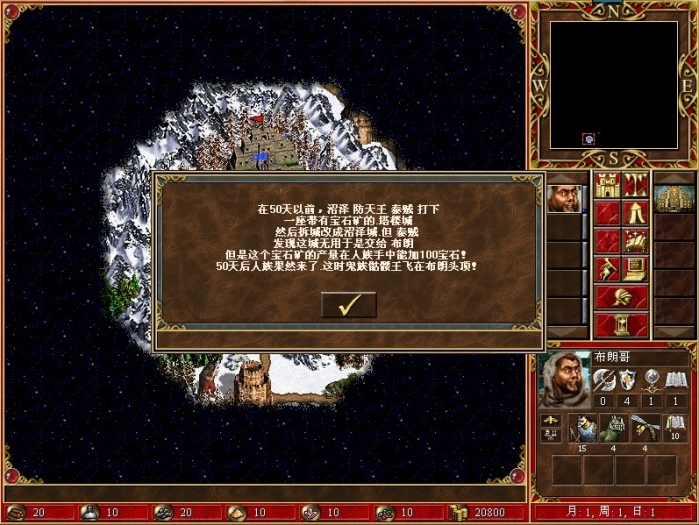Click the minimap in the corner
The image size is (699, 525).
pyautogui.click(x=613, y=84)
